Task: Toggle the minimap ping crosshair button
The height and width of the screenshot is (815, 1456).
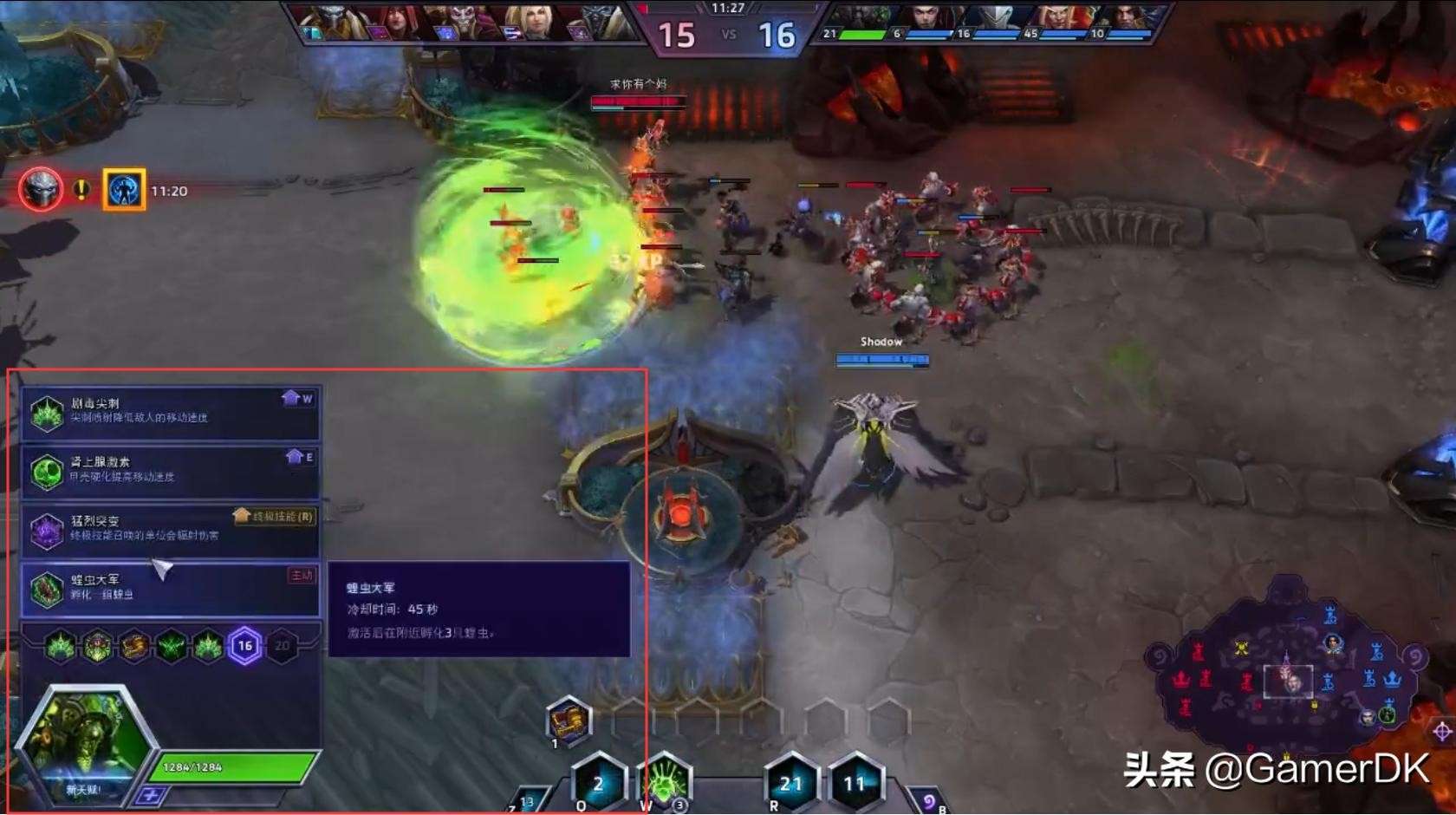Action: [x=1441, y=731]
